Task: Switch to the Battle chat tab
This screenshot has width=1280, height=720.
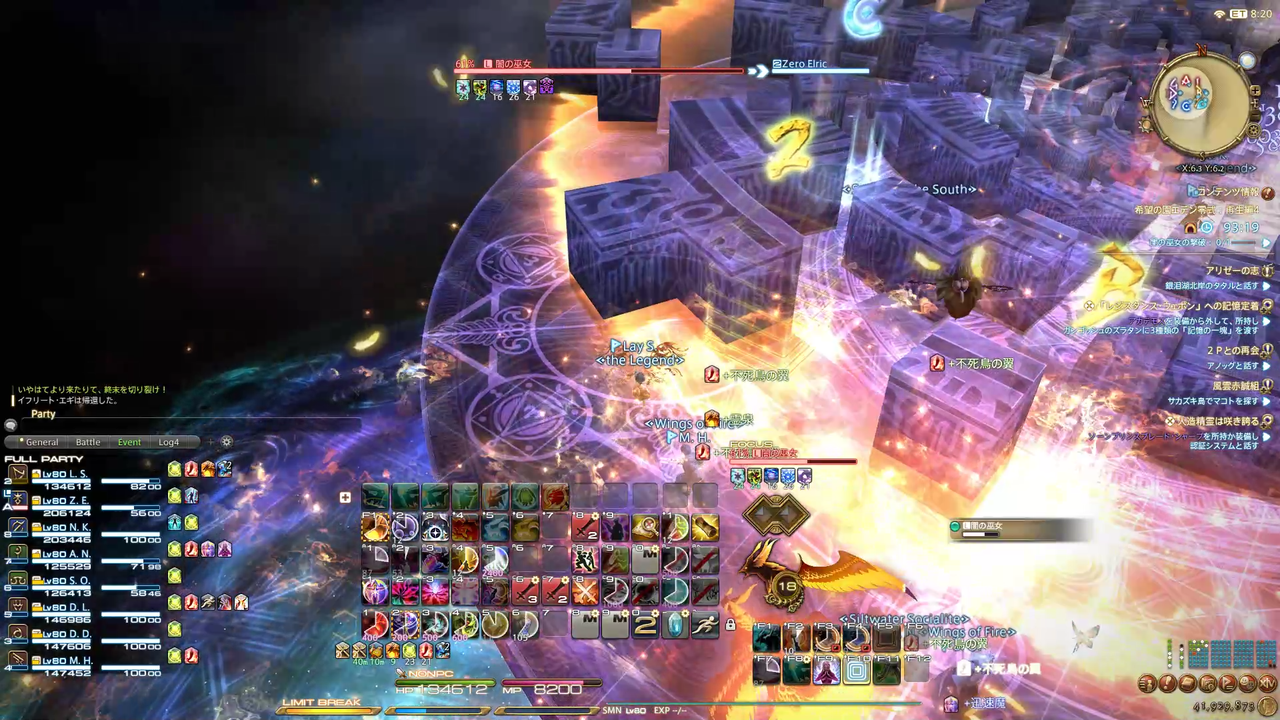Action: (88, 442)
